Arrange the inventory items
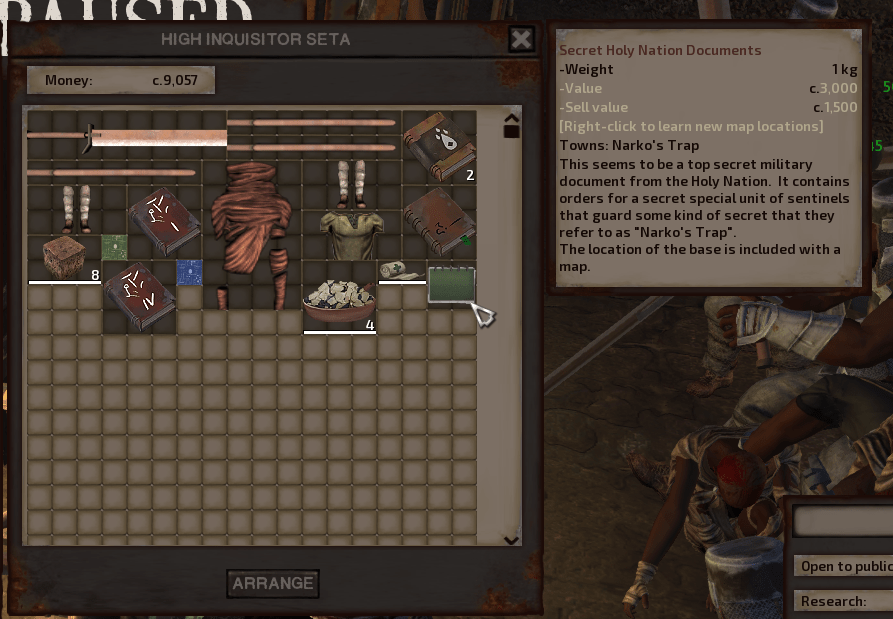This screenshot has width=893, height=619. click(272, 583)
